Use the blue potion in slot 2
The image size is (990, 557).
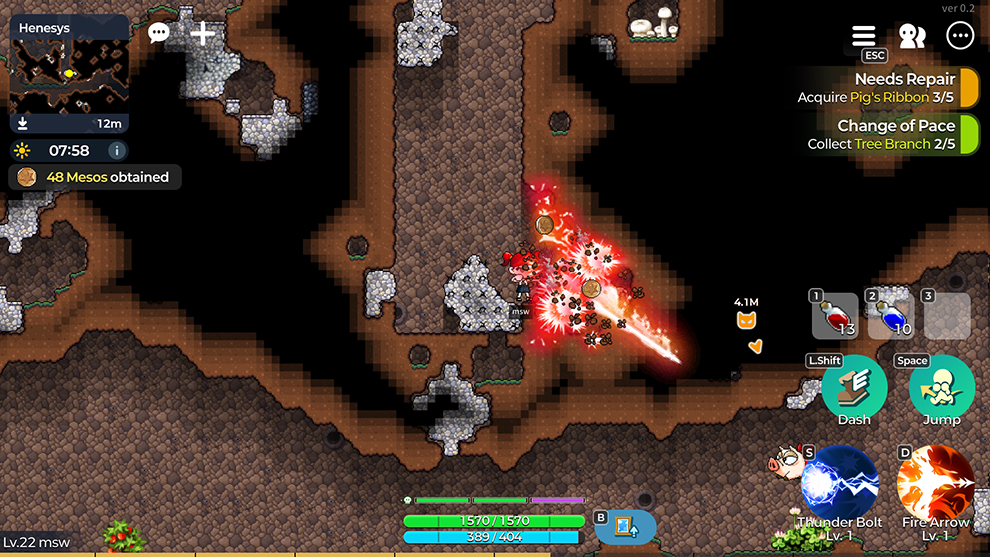click(891, 317)
